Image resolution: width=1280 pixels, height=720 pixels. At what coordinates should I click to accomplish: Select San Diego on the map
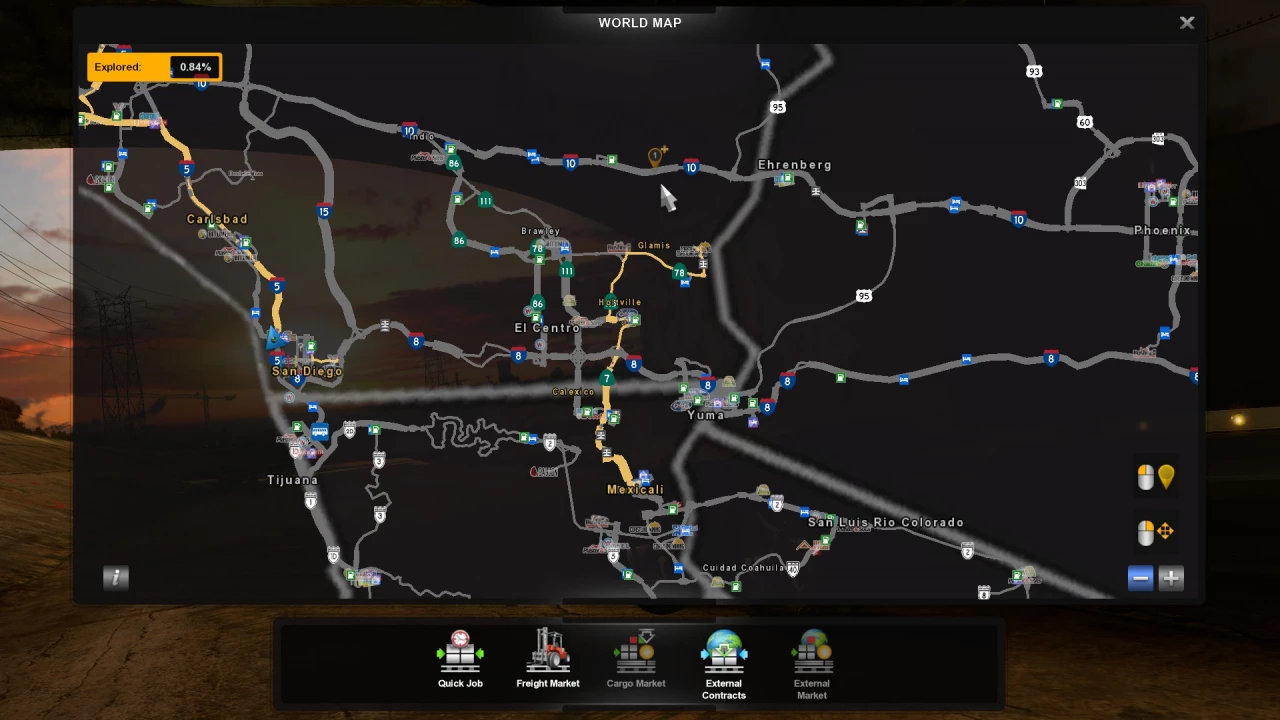306,371
